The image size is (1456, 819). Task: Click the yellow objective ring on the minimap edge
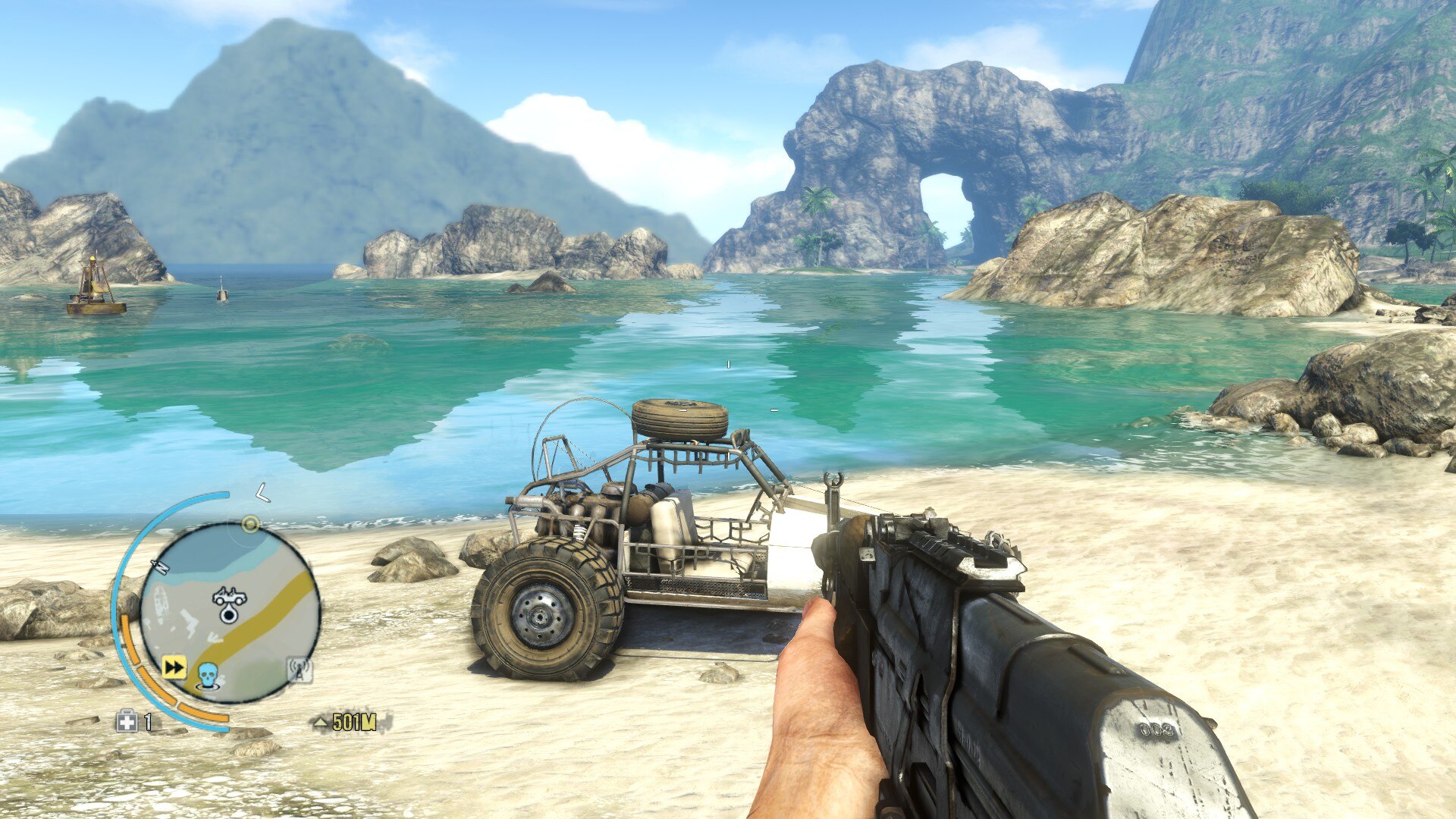[250, 524]
